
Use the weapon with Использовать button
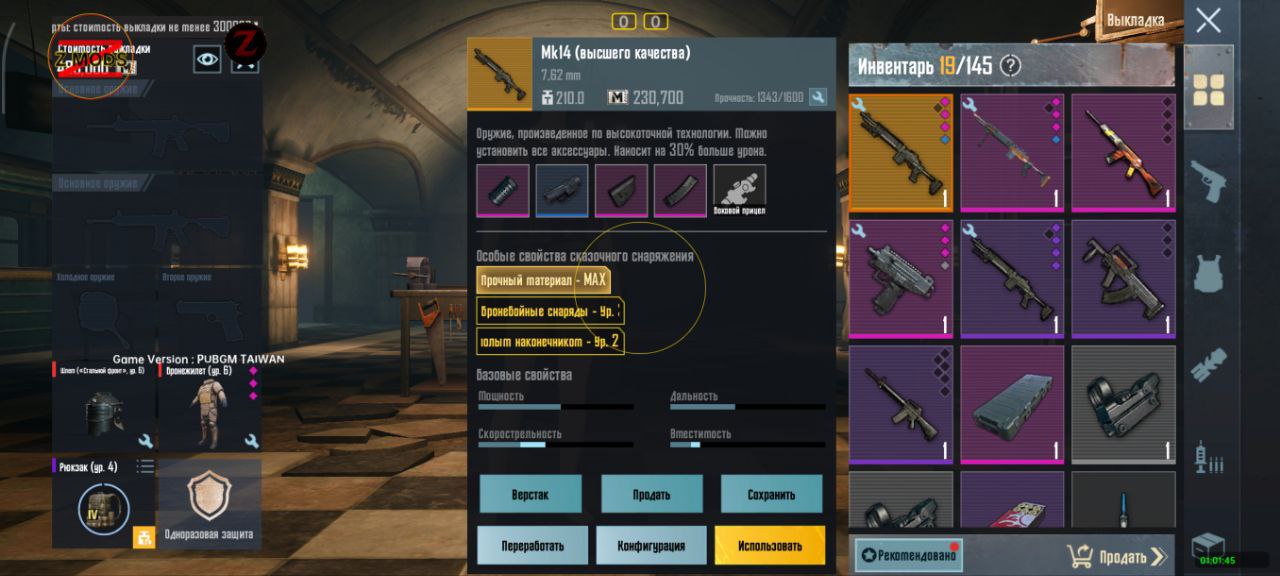769,546
